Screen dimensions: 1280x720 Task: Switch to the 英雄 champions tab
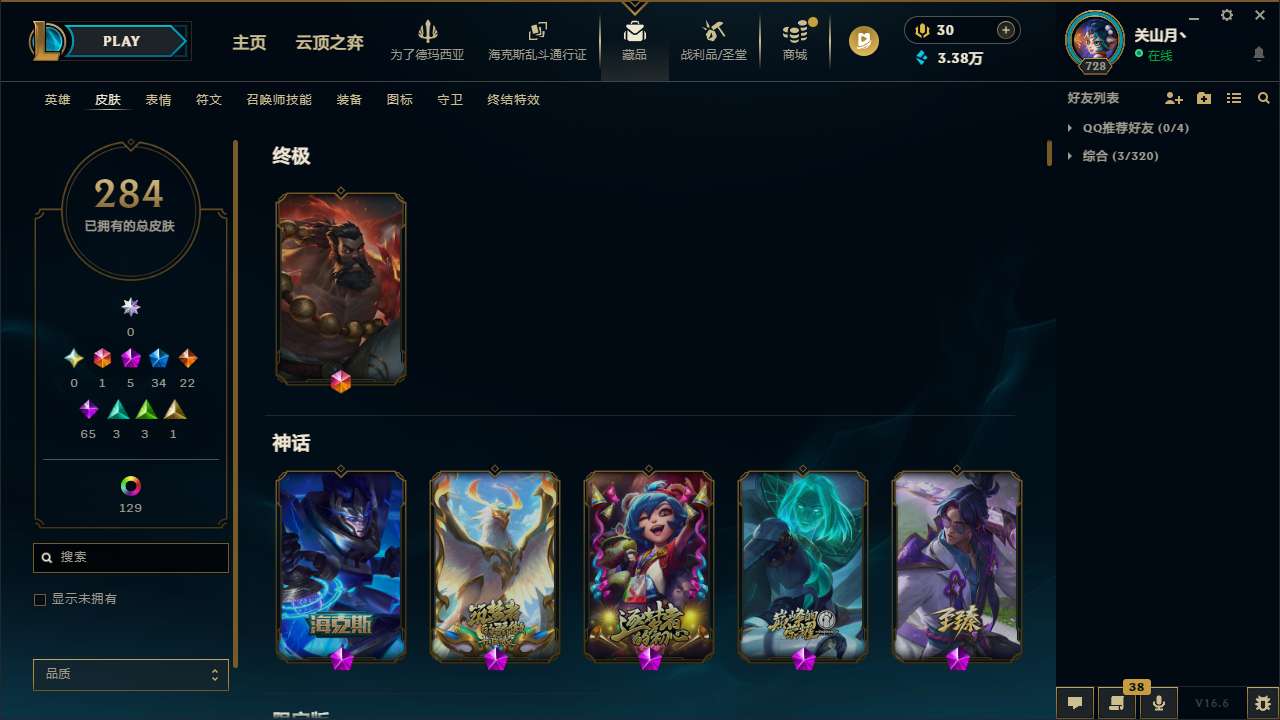coord(57,100)
